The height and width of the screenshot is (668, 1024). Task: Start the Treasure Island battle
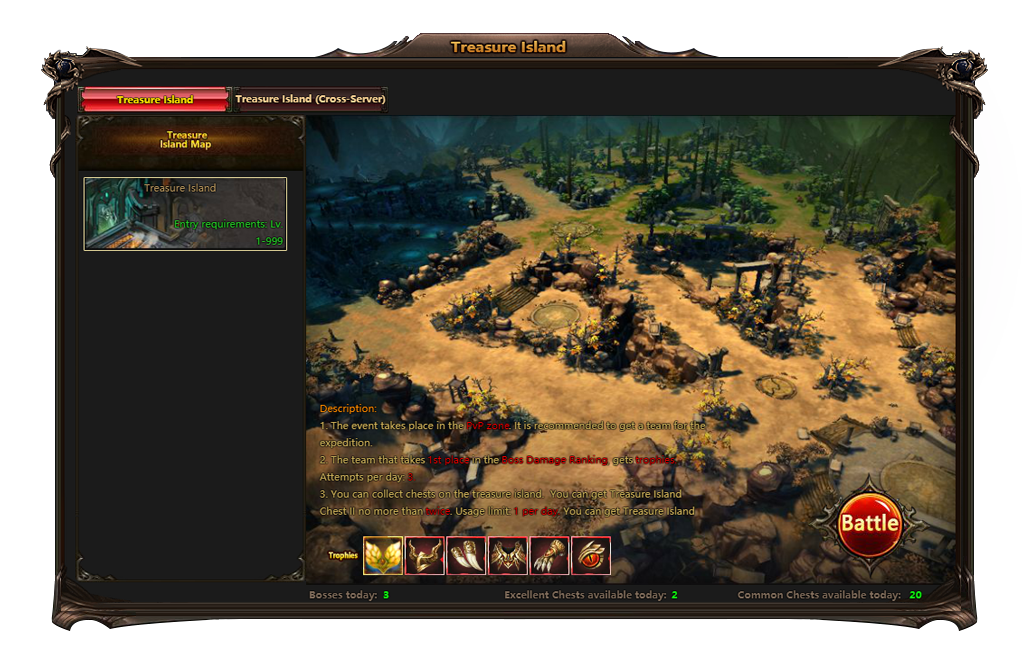click(869, 523)
